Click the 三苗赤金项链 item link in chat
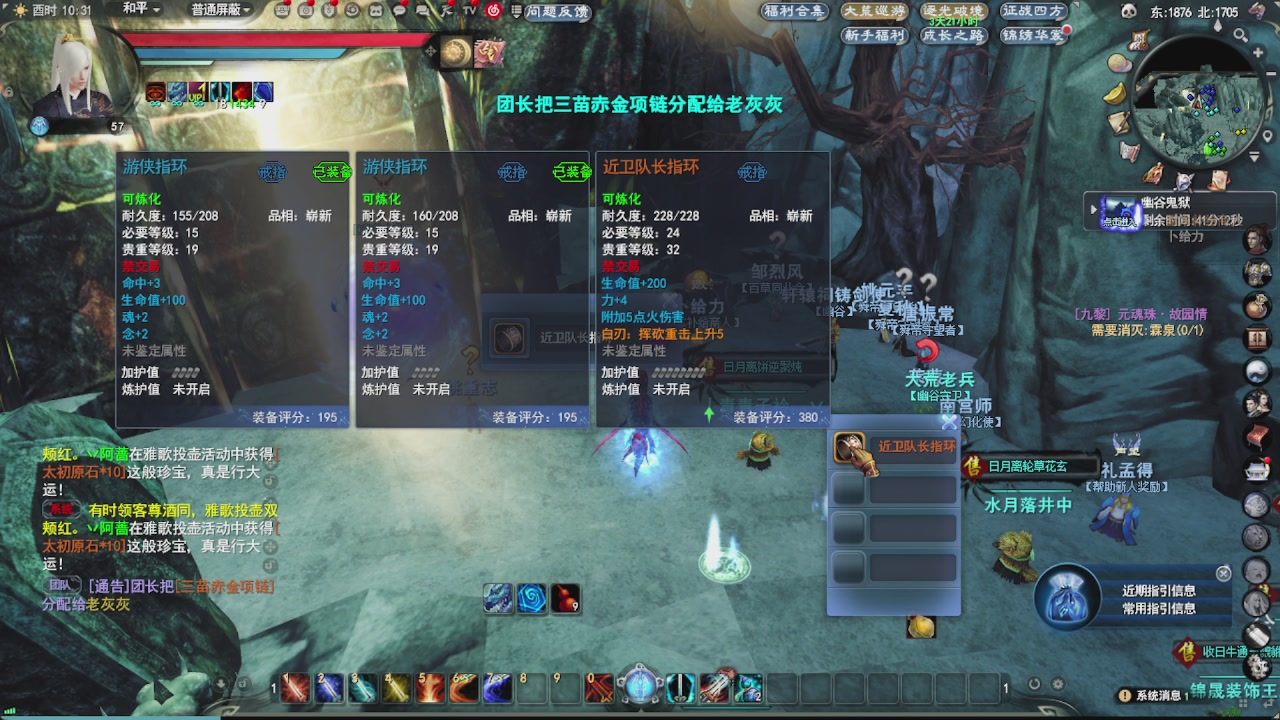This screenshot has height=720, width=1280. 224,588
